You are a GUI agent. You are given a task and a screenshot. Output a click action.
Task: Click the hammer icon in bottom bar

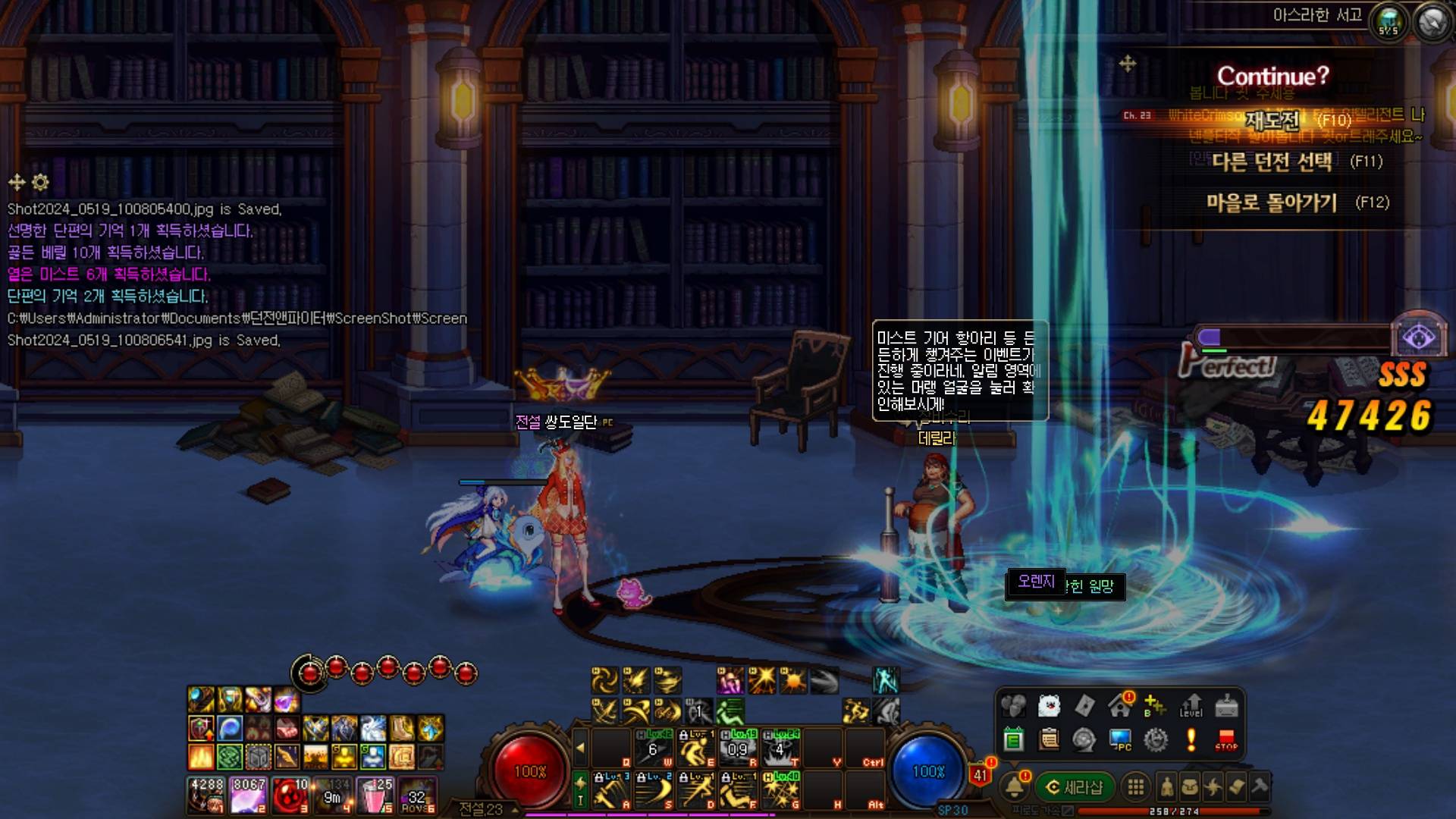coord(1260,787)
